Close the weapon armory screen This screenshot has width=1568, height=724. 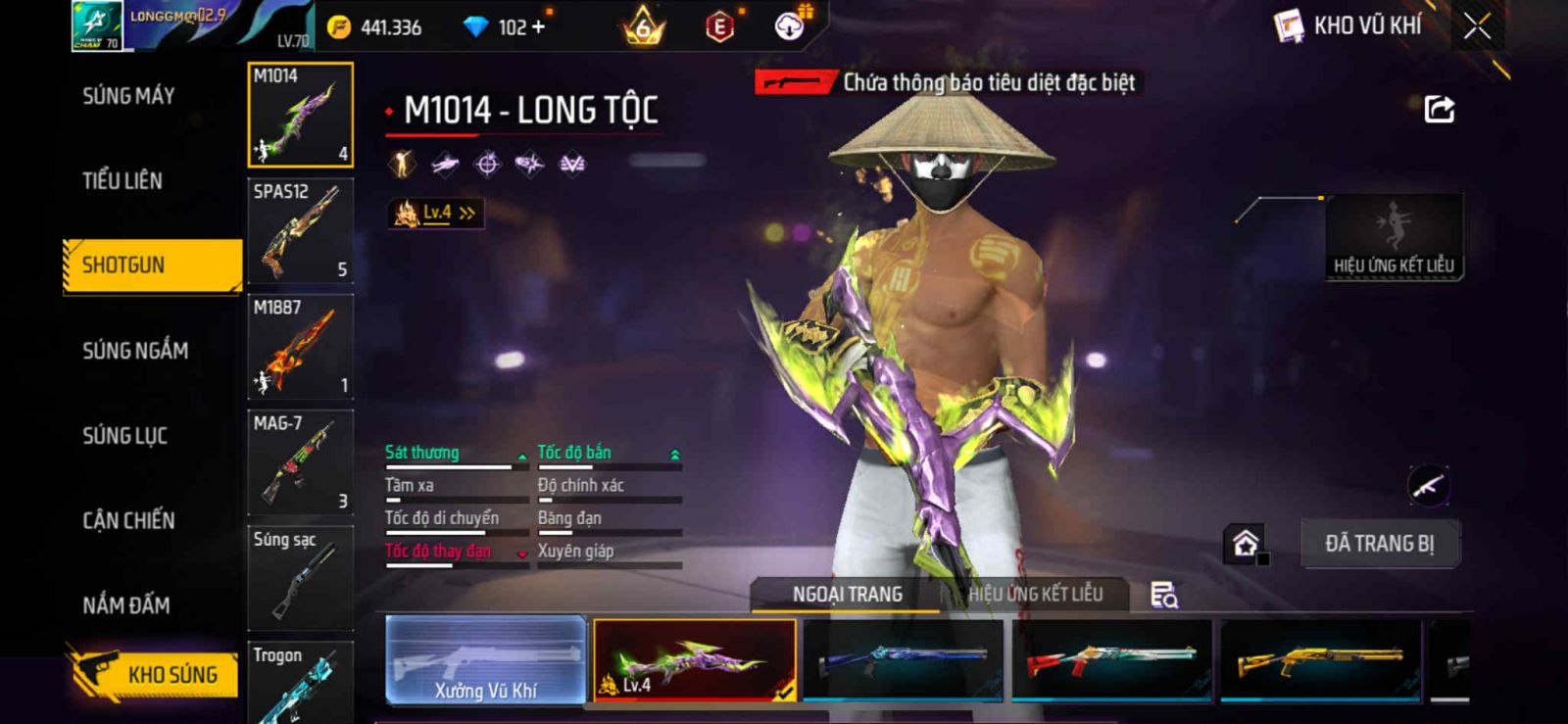click(x=1477, y=26)
